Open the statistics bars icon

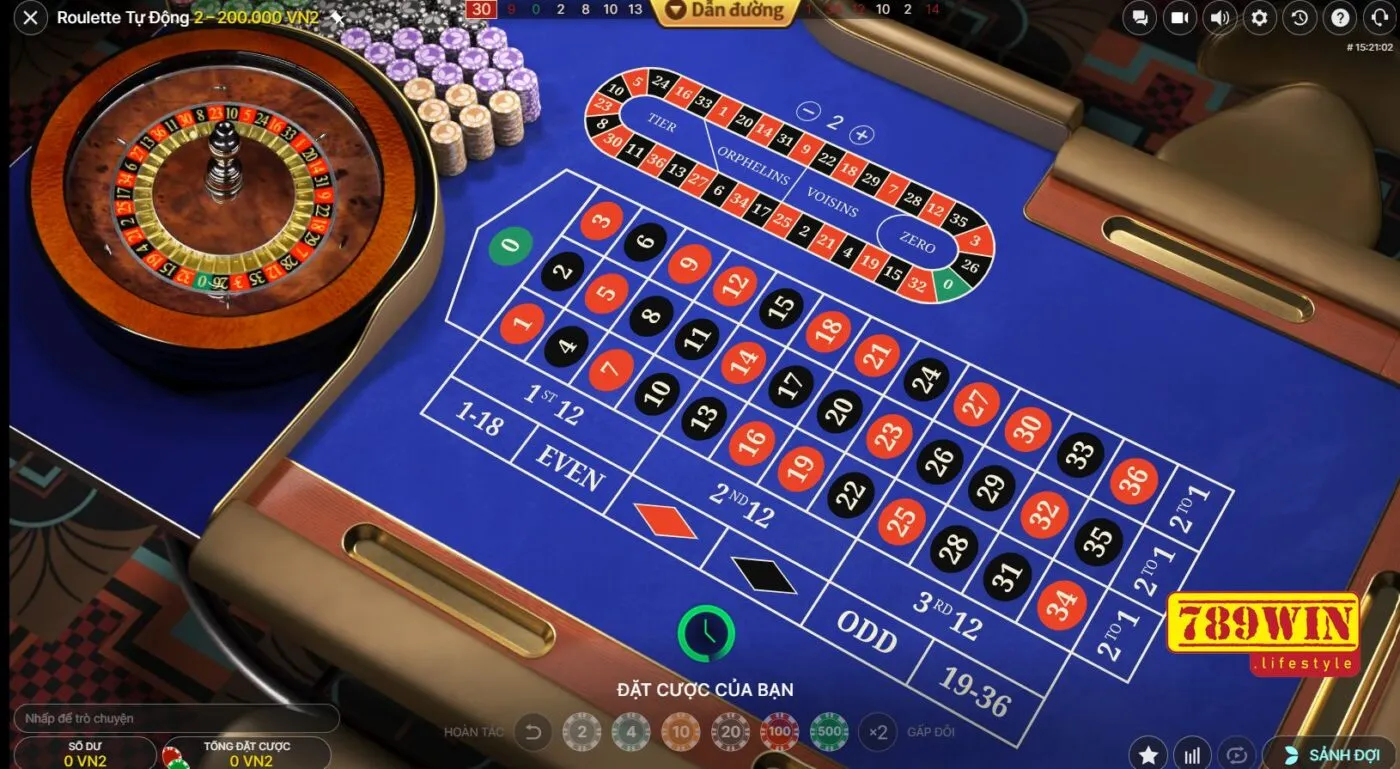[1190, 755]
